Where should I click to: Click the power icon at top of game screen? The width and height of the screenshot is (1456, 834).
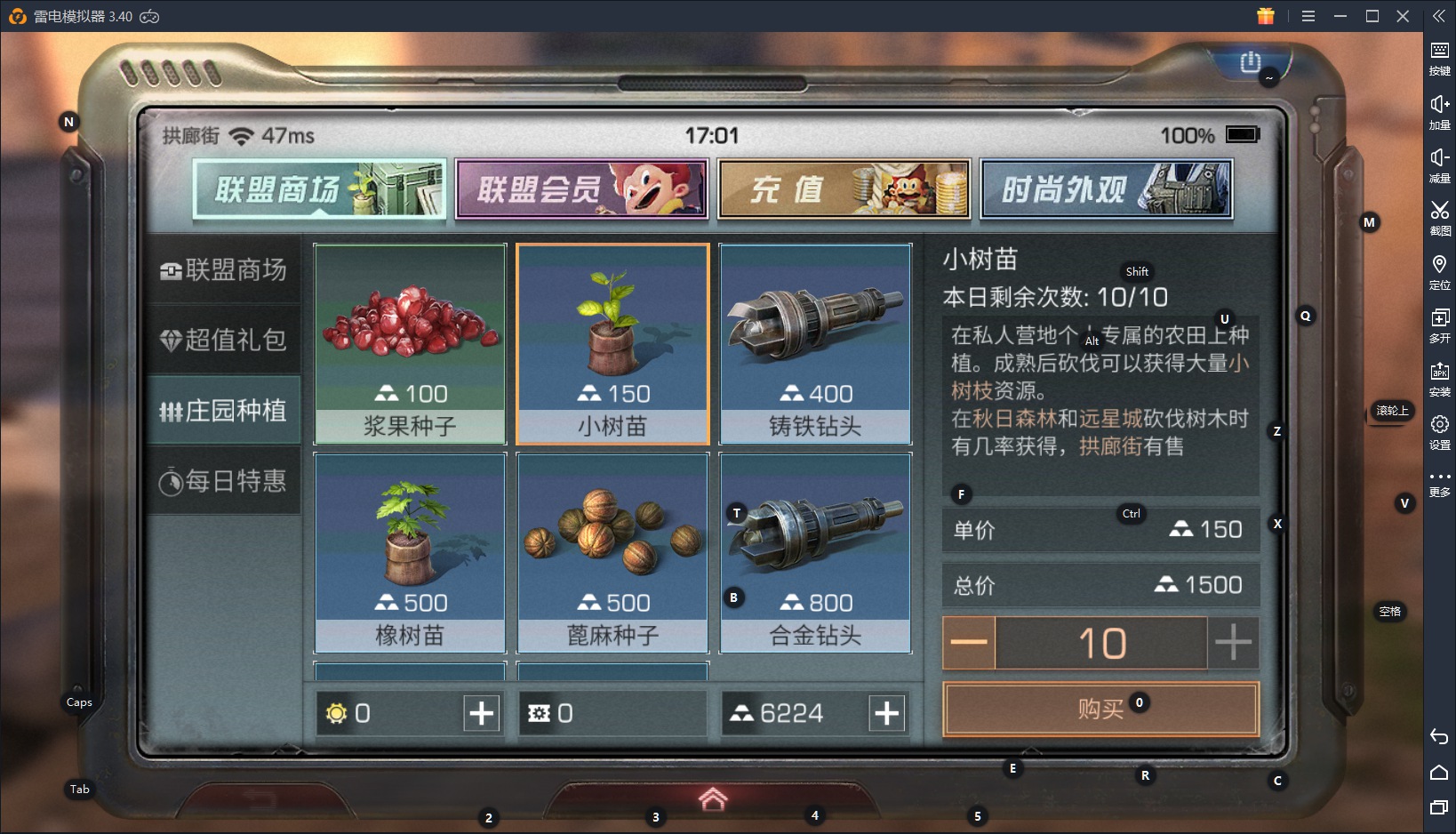(1249, 62)
